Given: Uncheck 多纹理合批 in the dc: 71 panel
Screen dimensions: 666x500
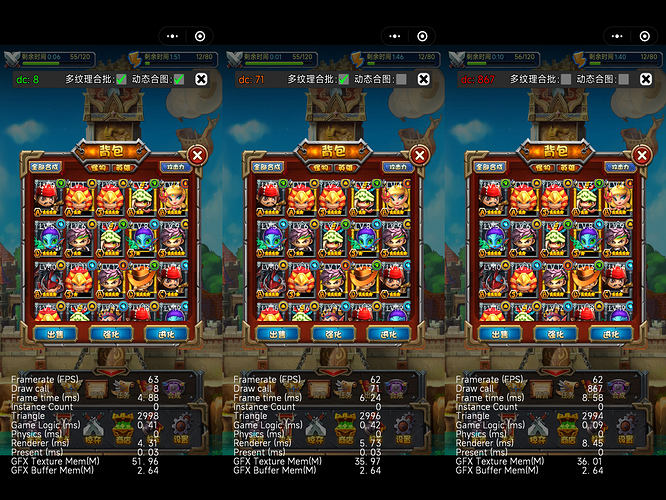Looking at the screenshot, I should [344, 78].
